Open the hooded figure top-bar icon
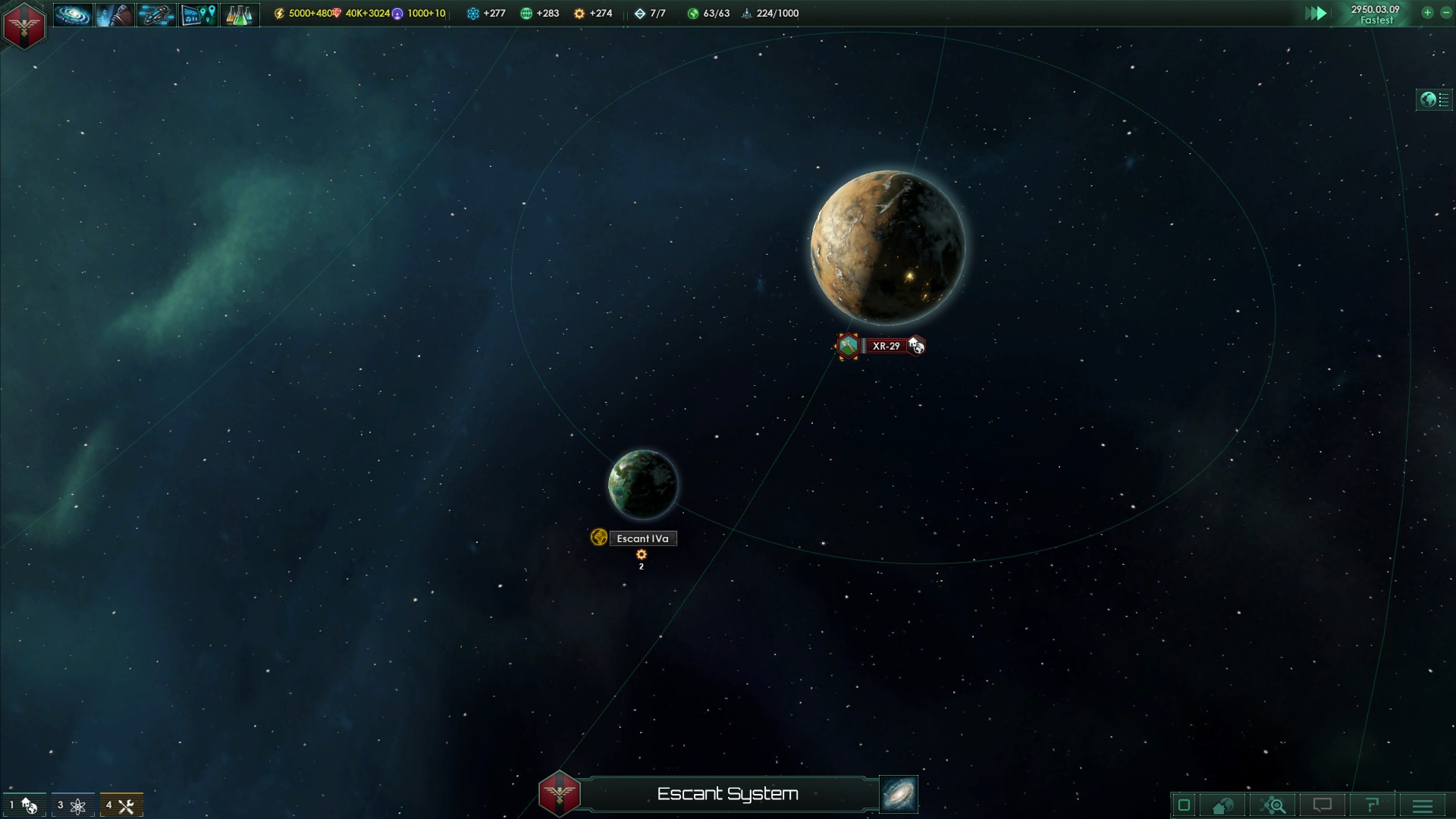1456x819 pixels. [x=115, y=14]
